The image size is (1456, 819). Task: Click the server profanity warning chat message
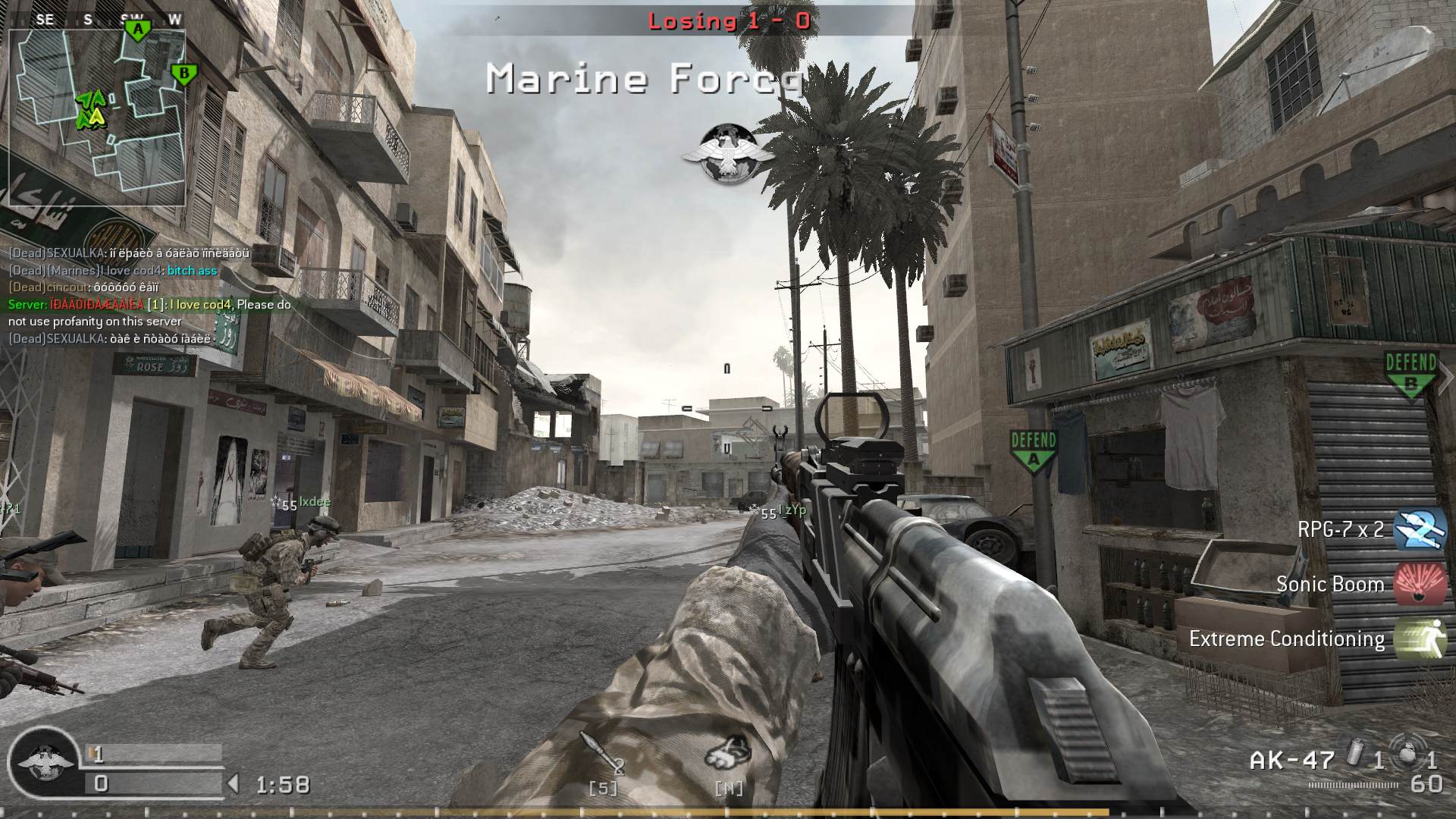149,312
